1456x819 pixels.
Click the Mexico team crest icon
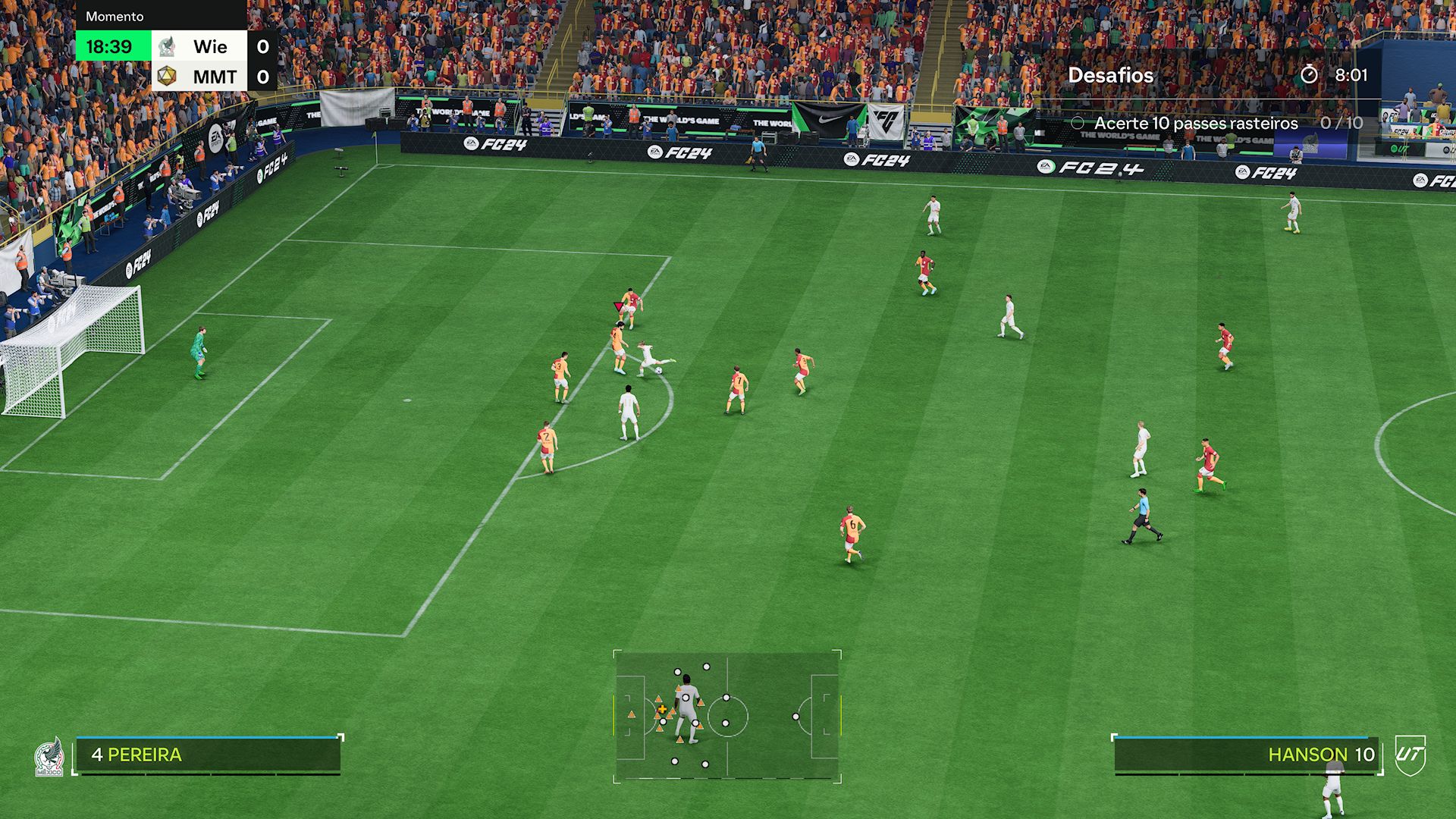pos(49,758)
